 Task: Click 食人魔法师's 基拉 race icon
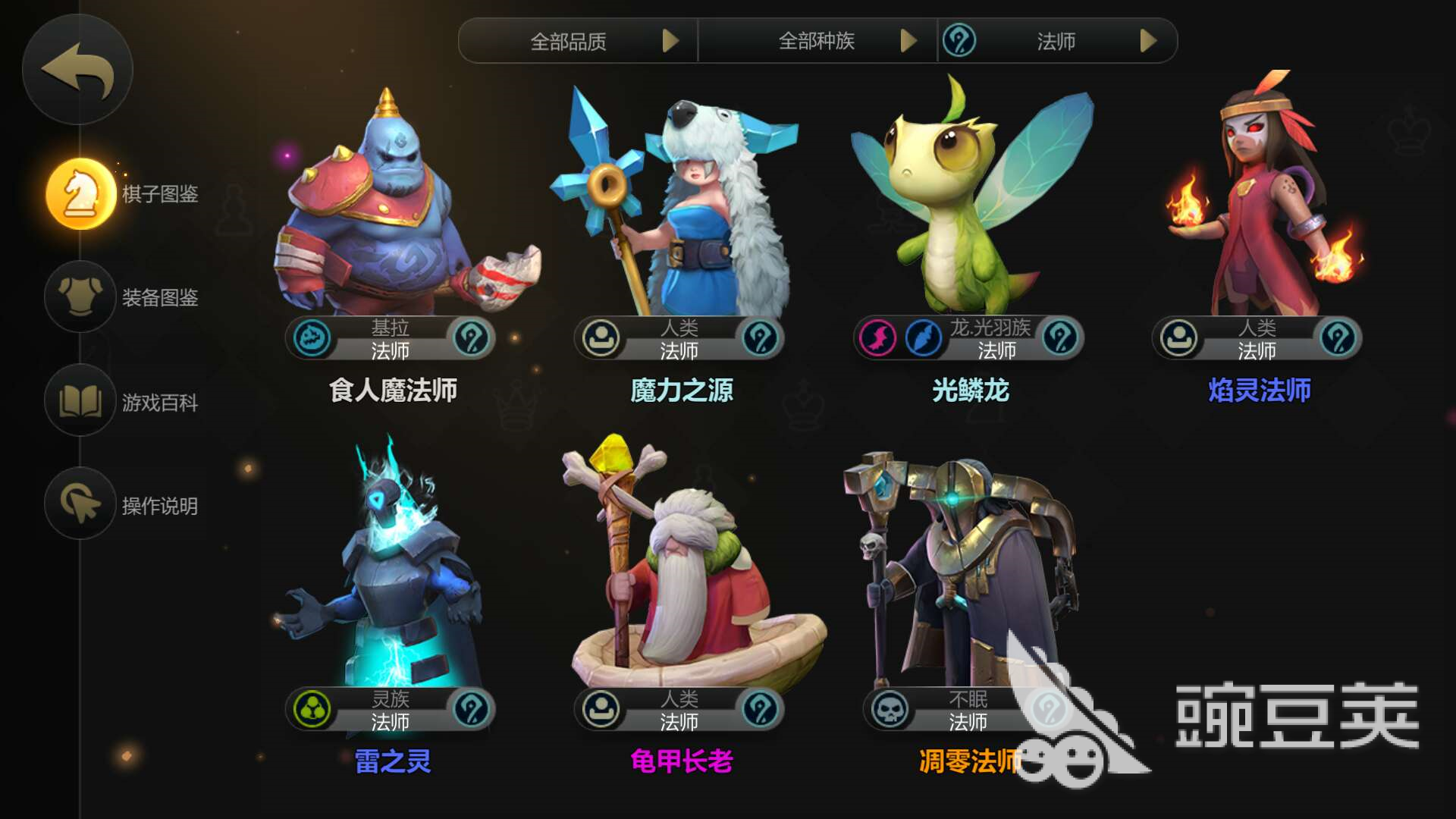[x=312, y=338]
